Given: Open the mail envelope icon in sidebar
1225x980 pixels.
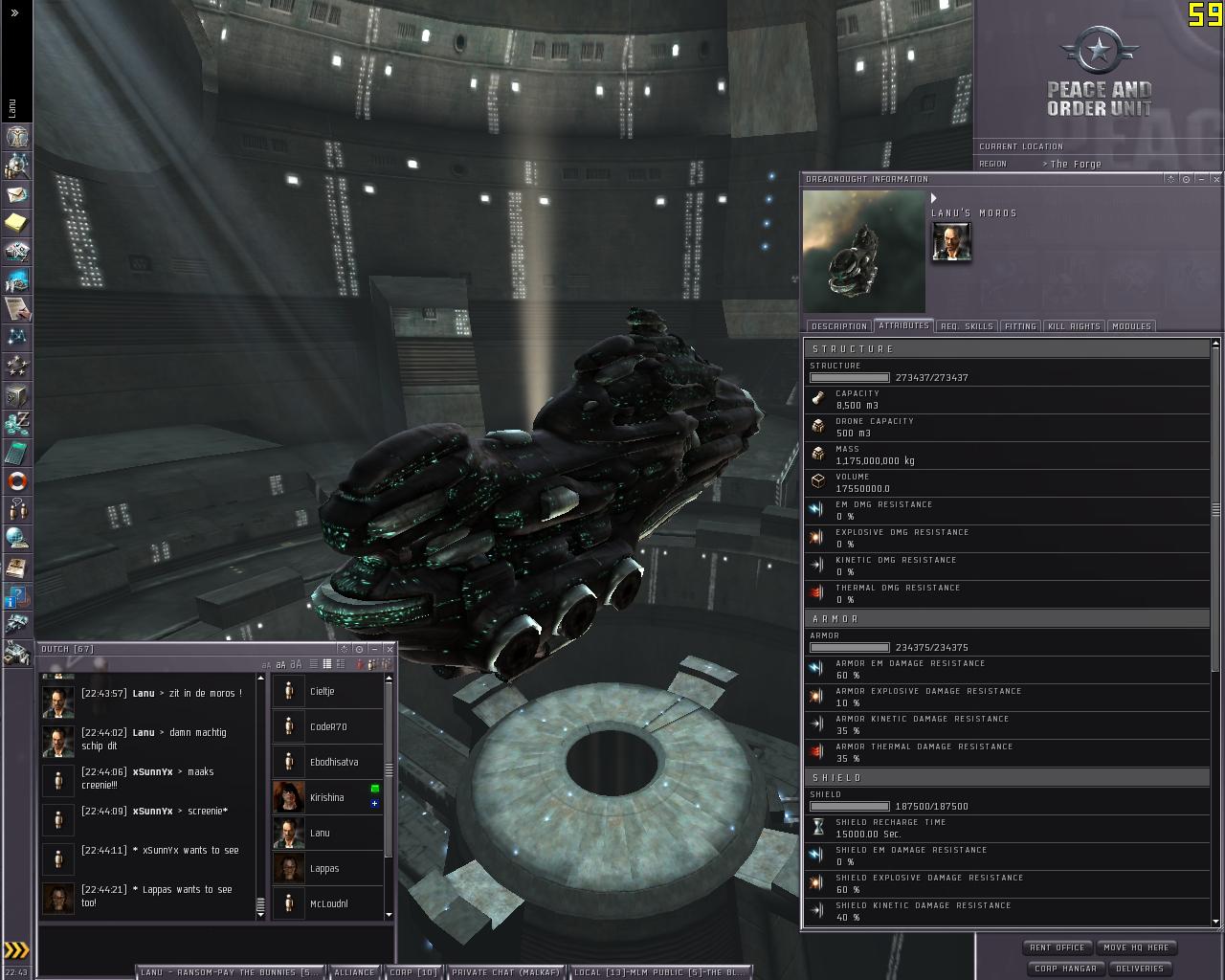Looking at the screenshot, I should click(x=17, y=194).
